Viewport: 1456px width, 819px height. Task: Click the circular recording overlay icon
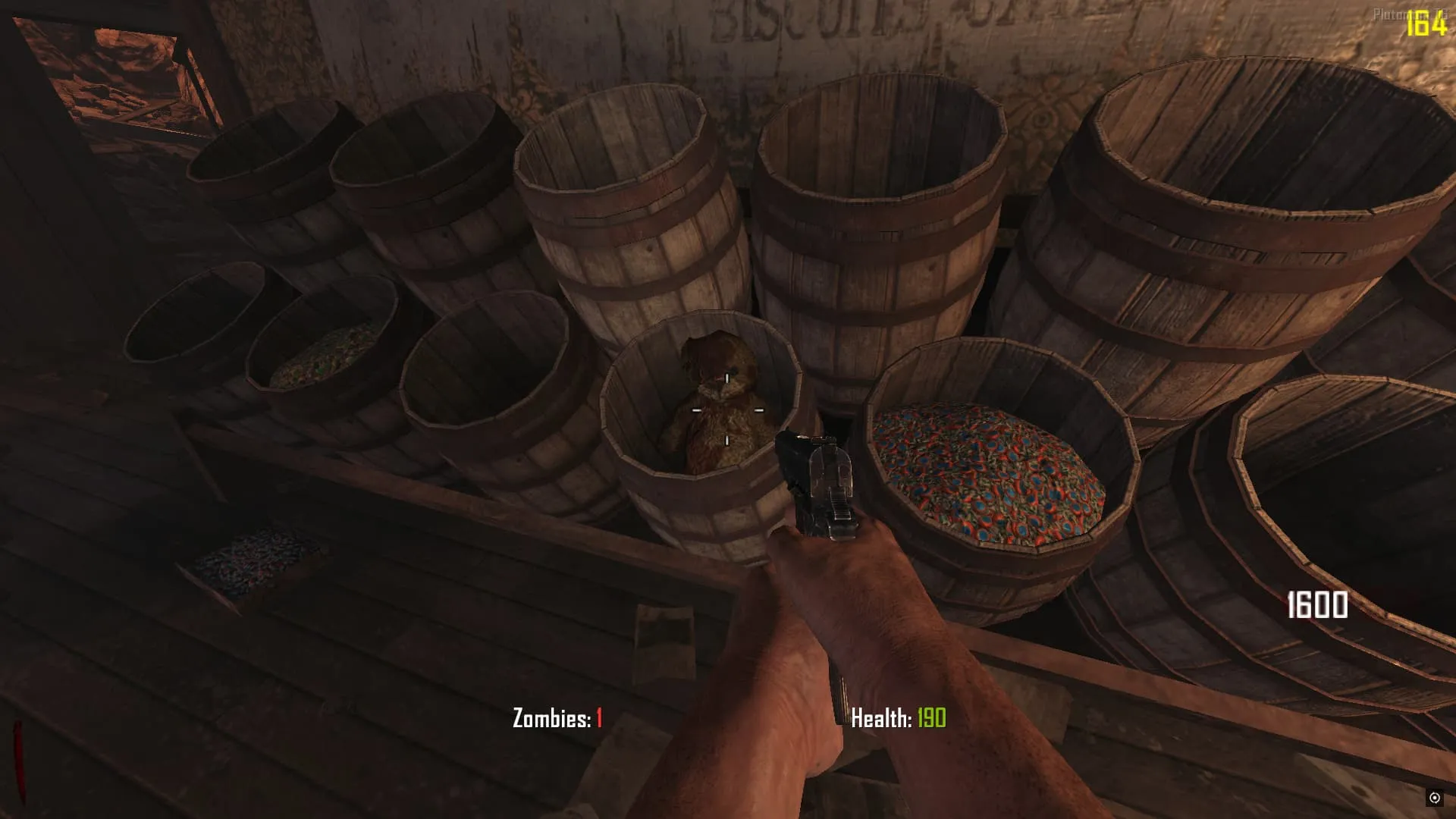click(x=1434, y=797)
